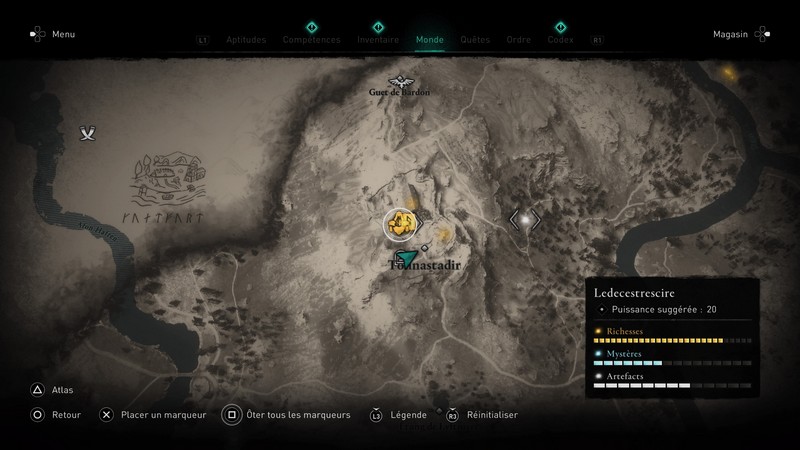Choose the Ravensthorpe settlement icon
The height and width of the screenshot is (450, 800).
click(164, 180)
